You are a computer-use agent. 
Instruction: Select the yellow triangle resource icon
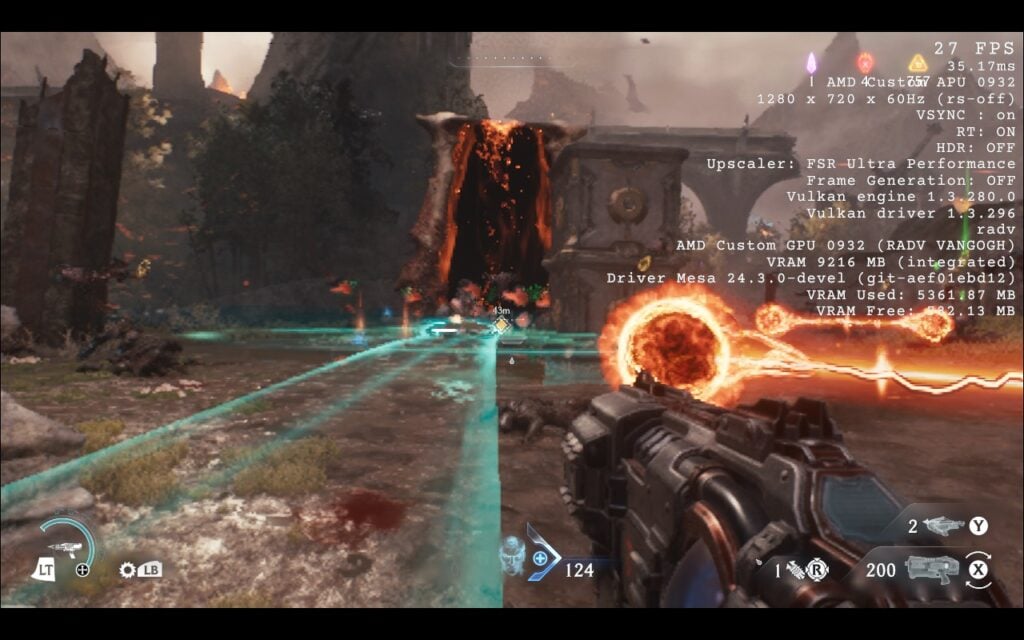[917, 63]
